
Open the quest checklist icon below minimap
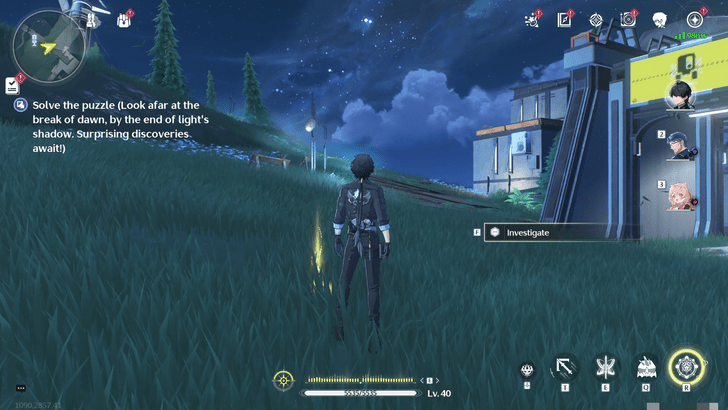tap(12, 84)
